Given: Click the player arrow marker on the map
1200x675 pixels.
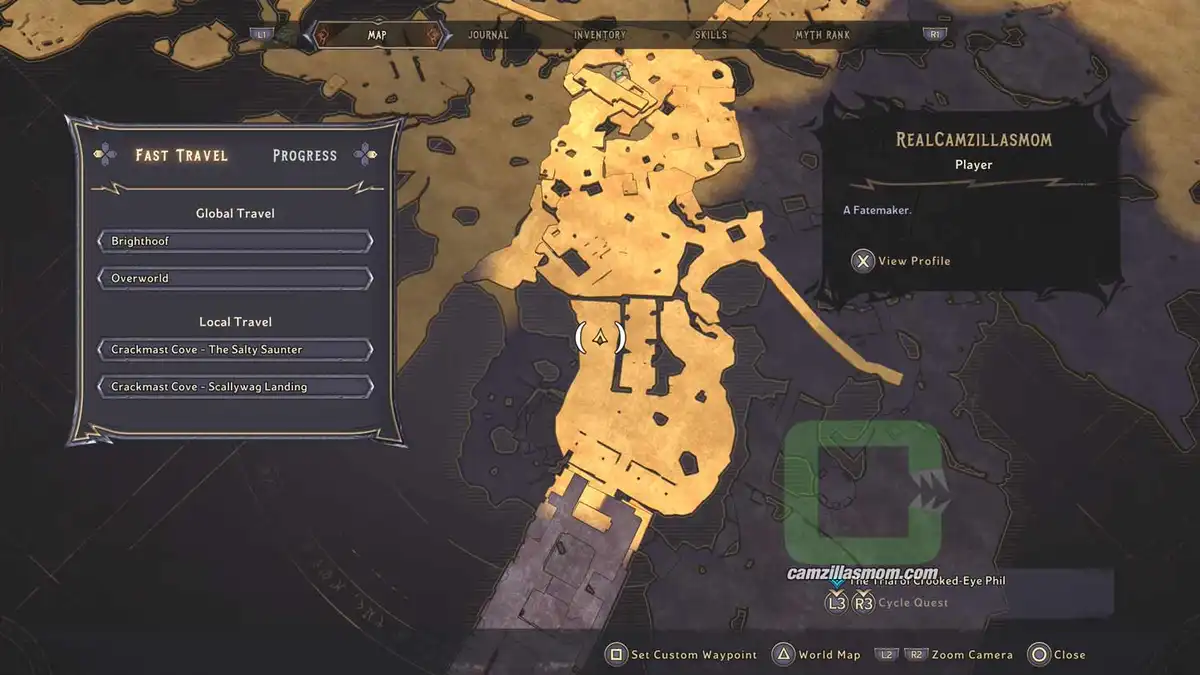Looking at the screenshot, I should (x=600, y=338).
